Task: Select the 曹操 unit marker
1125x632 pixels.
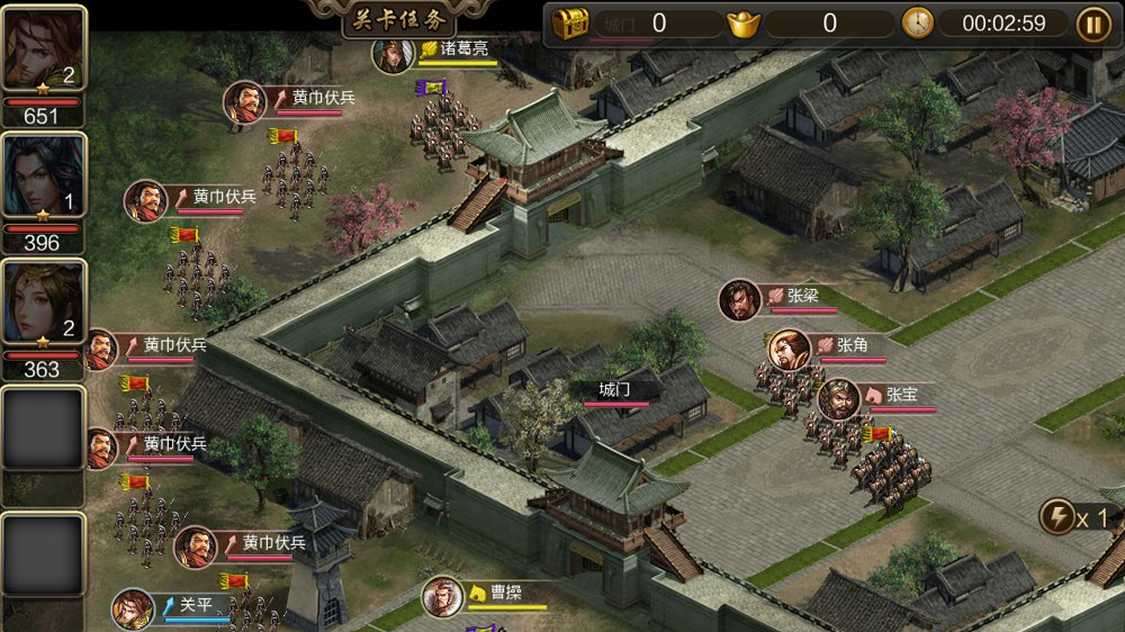Action: pyautogui.click(x=442, y=596)
